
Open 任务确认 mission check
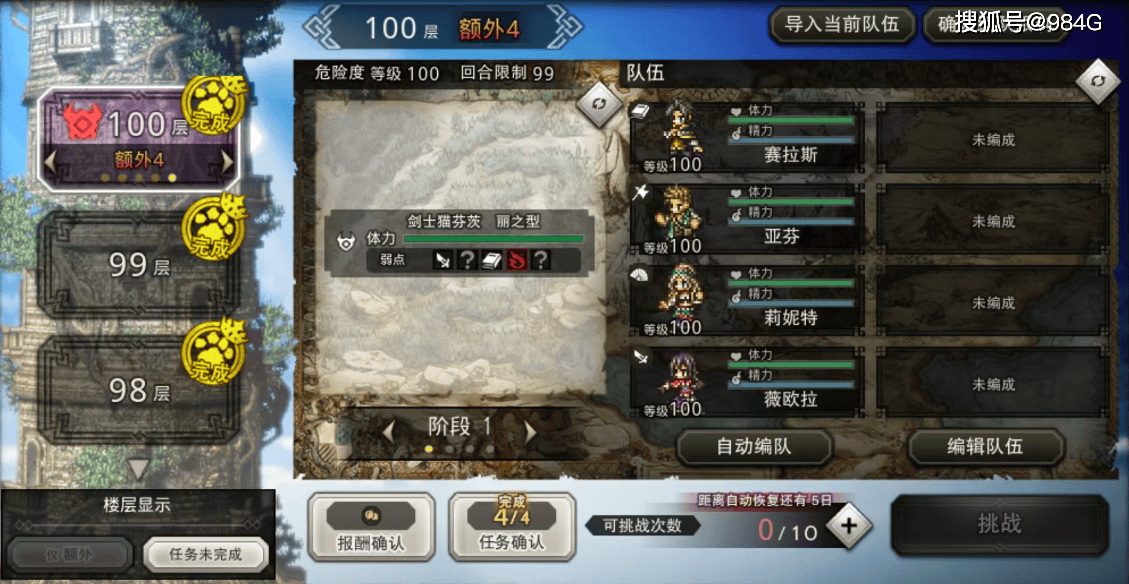[511, 525]
